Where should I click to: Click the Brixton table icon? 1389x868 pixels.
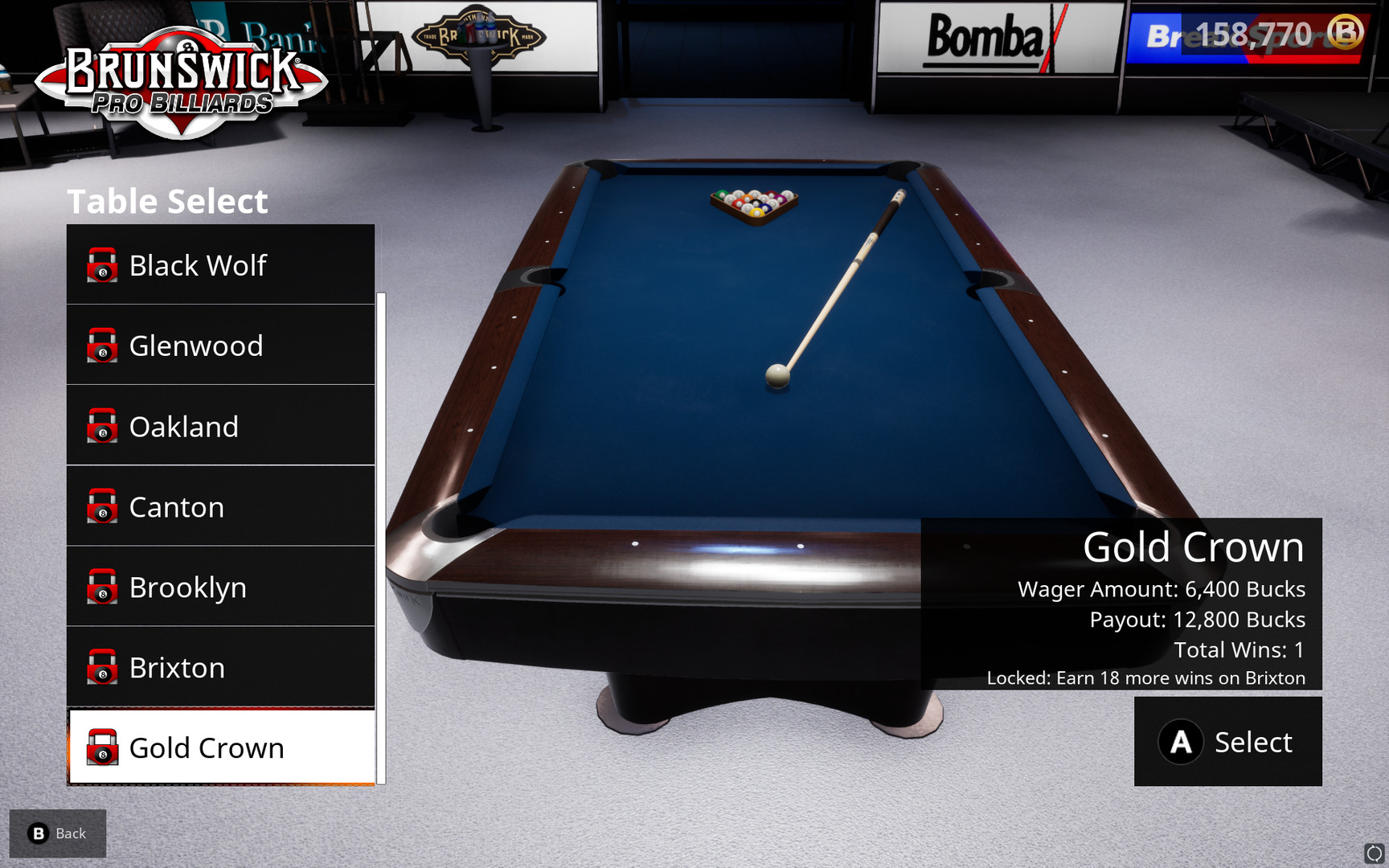click(x=102, y=668)
